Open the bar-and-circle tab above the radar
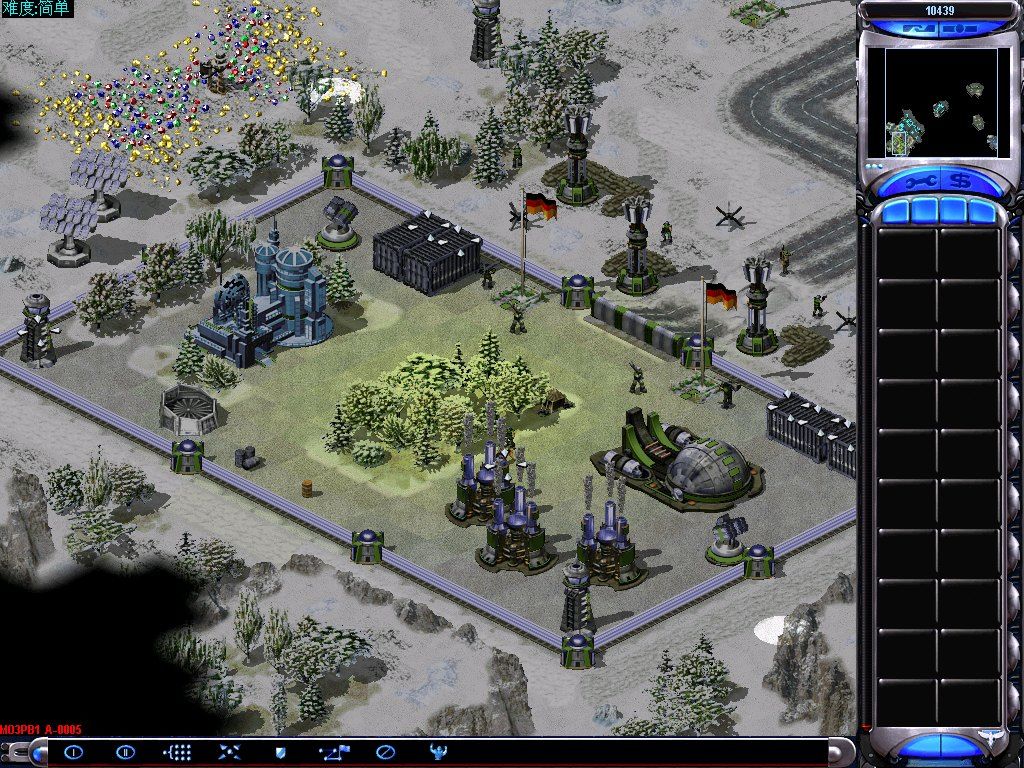1024x768 pixels. click(960, 29)
